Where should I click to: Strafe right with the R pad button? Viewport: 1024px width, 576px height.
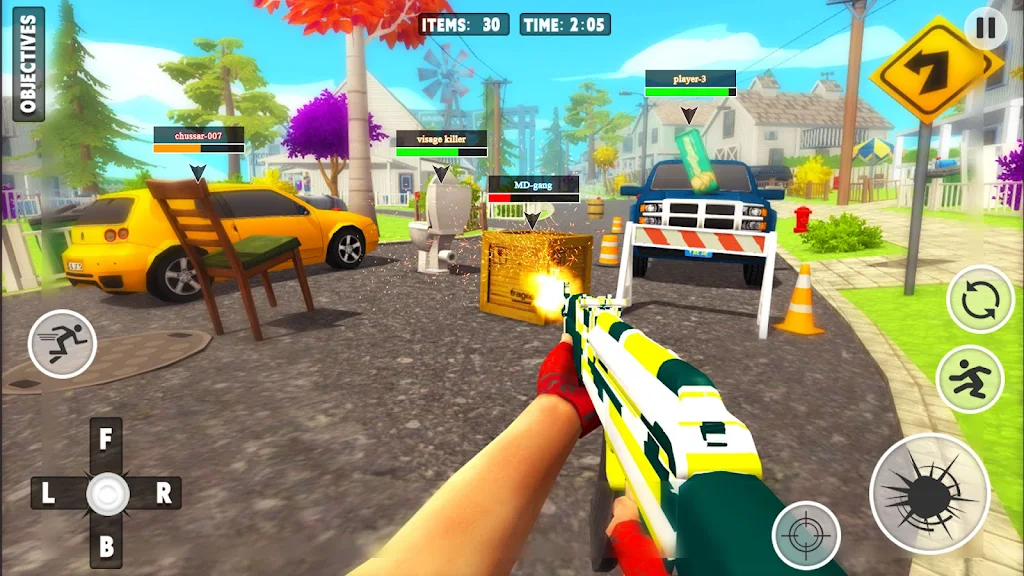pyautogui.click(x=163, y=492)
